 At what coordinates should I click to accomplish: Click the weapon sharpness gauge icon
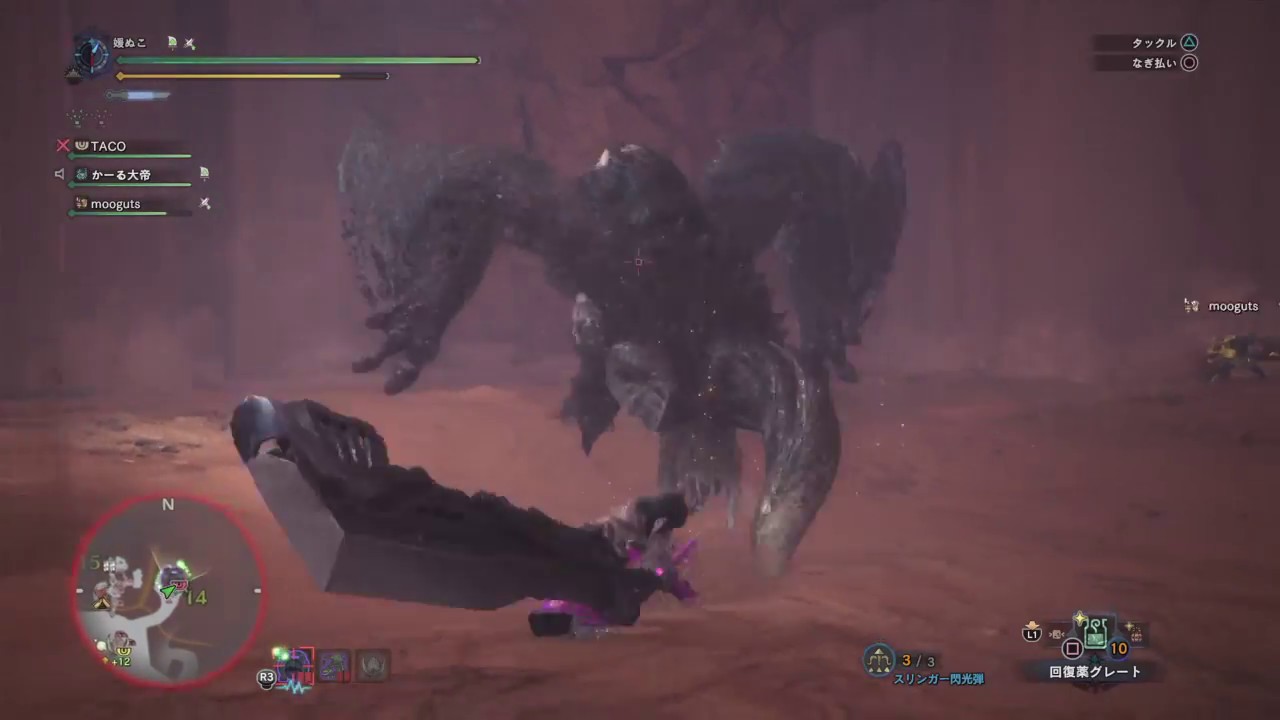pos(135,94)
